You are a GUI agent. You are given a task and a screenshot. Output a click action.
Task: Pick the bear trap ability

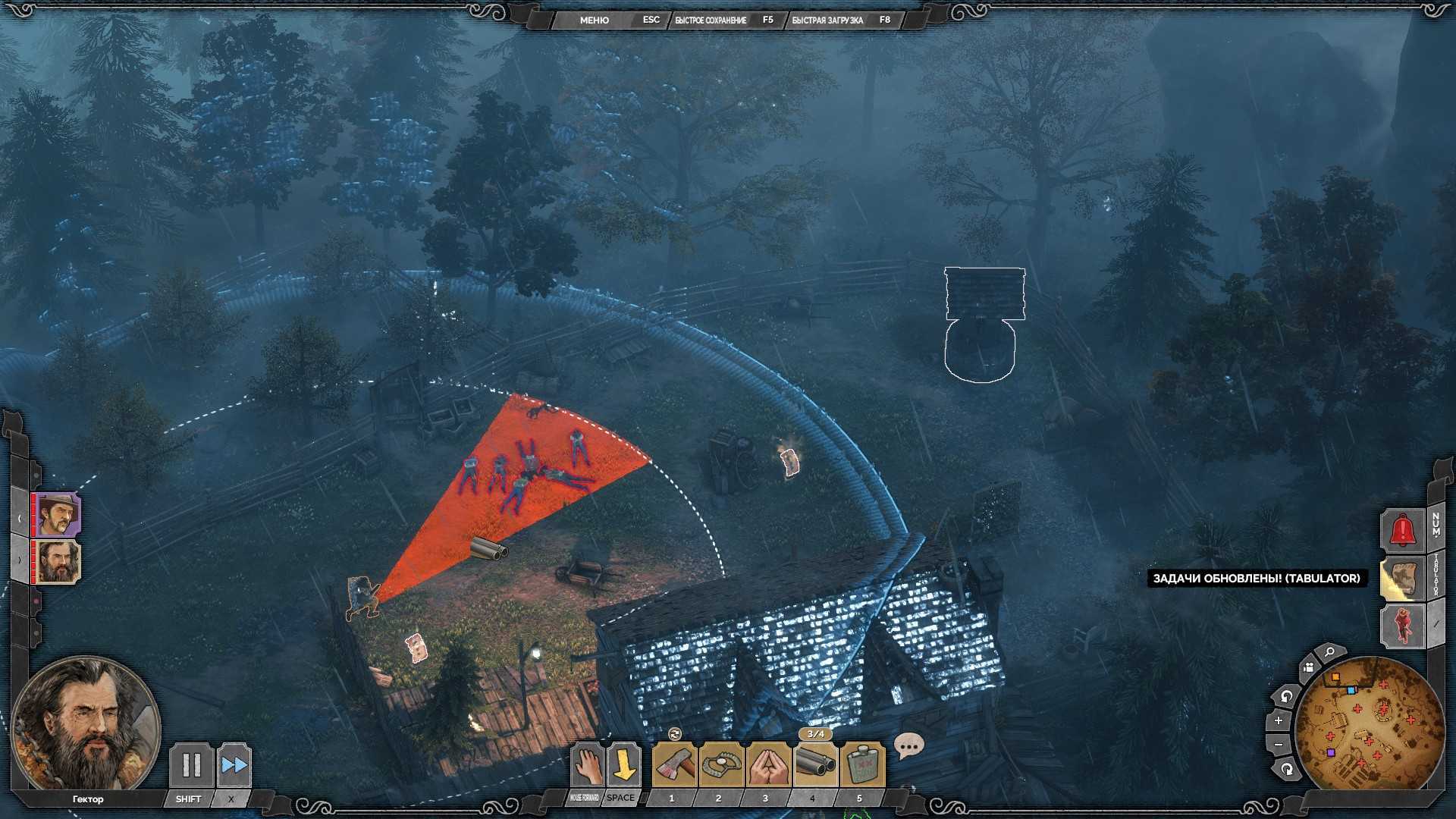coord(720,764)
